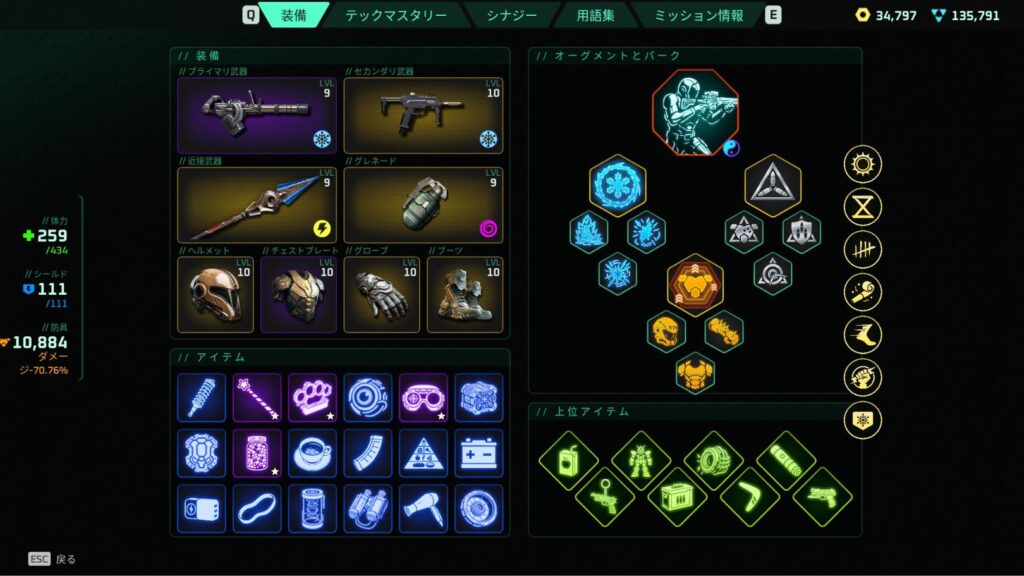This screenshot has width=1024, height=576.
Task: Show the ミッション情報 tab
Action: pos(699,15)
